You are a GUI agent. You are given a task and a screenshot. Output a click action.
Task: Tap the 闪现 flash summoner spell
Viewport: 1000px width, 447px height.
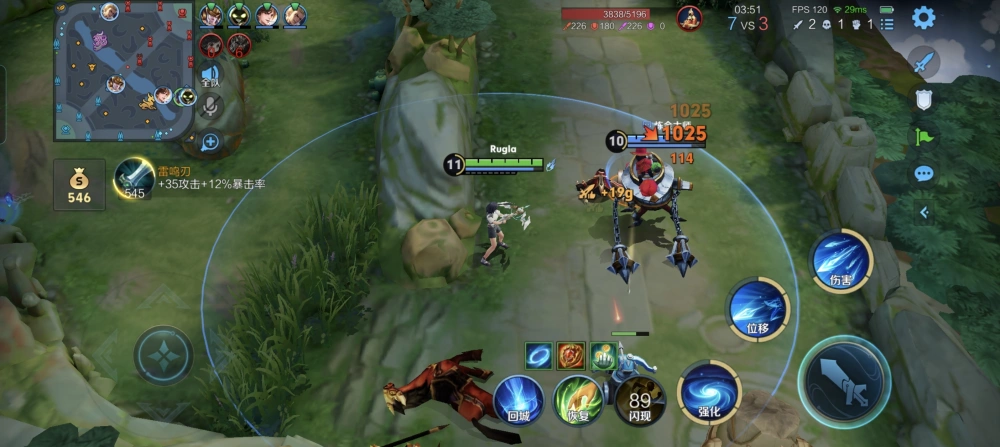point(636,397)
